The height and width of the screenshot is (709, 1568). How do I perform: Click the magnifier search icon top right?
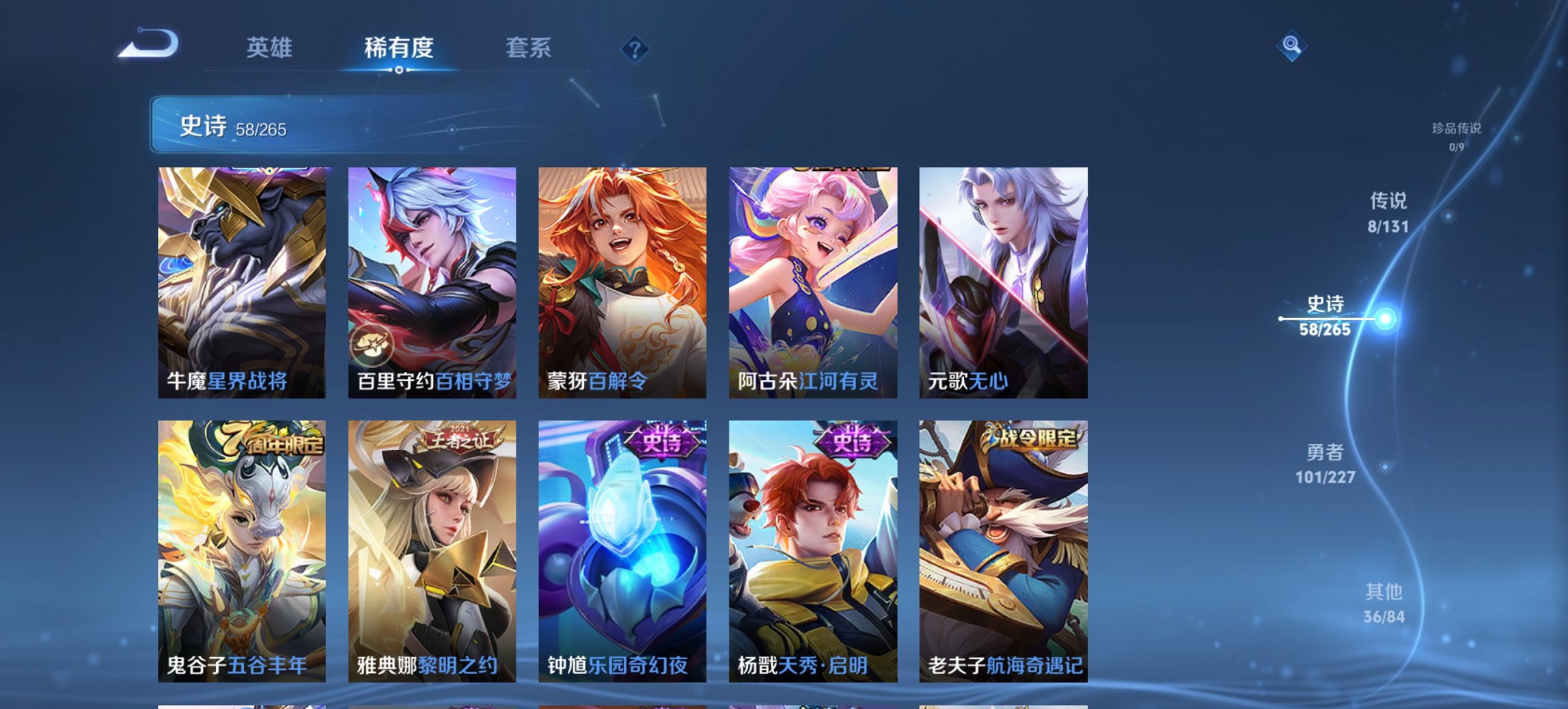[1290, 46]
